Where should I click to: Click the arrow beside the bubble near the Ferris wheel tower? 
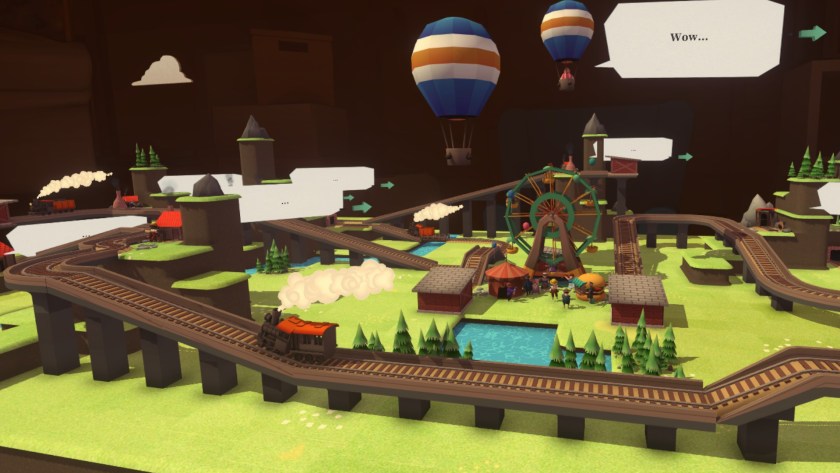point(685,156)
